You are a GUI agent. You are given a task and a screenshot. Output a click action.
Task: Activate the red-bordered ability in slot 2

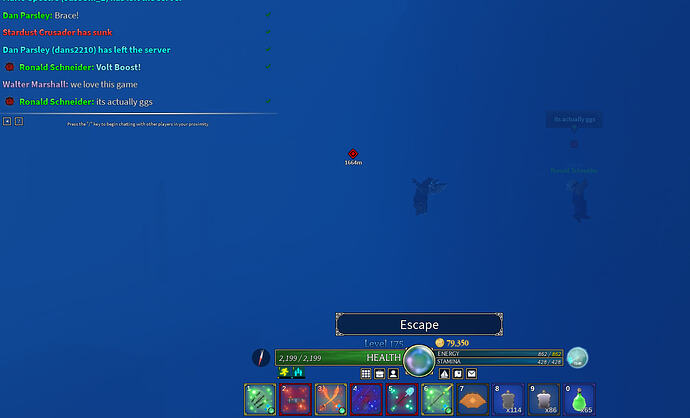click(x=296, y=399)
